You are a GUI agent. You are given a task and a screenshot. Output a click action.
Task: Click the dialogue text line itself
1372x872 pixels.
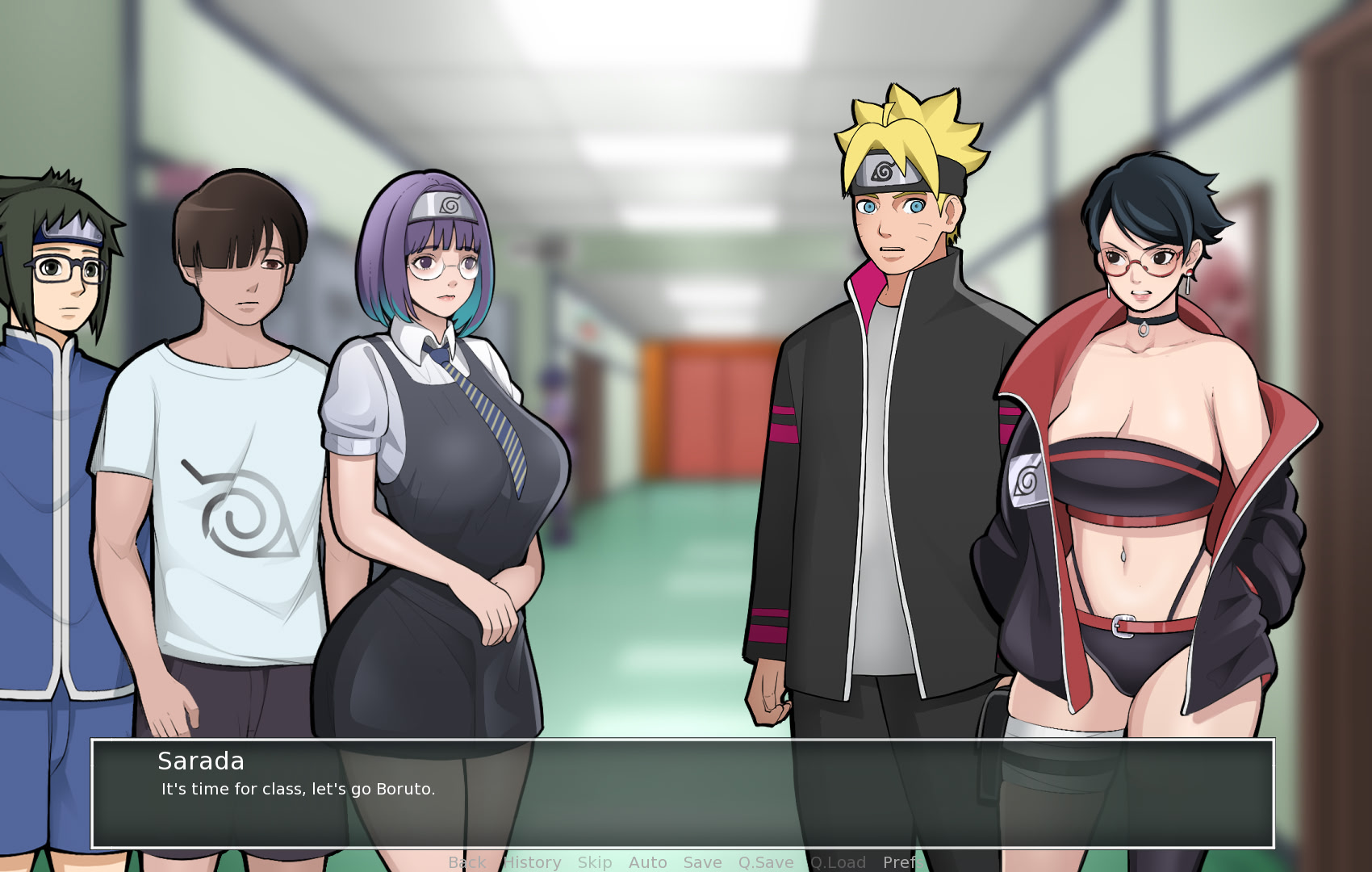pos(296,790)
